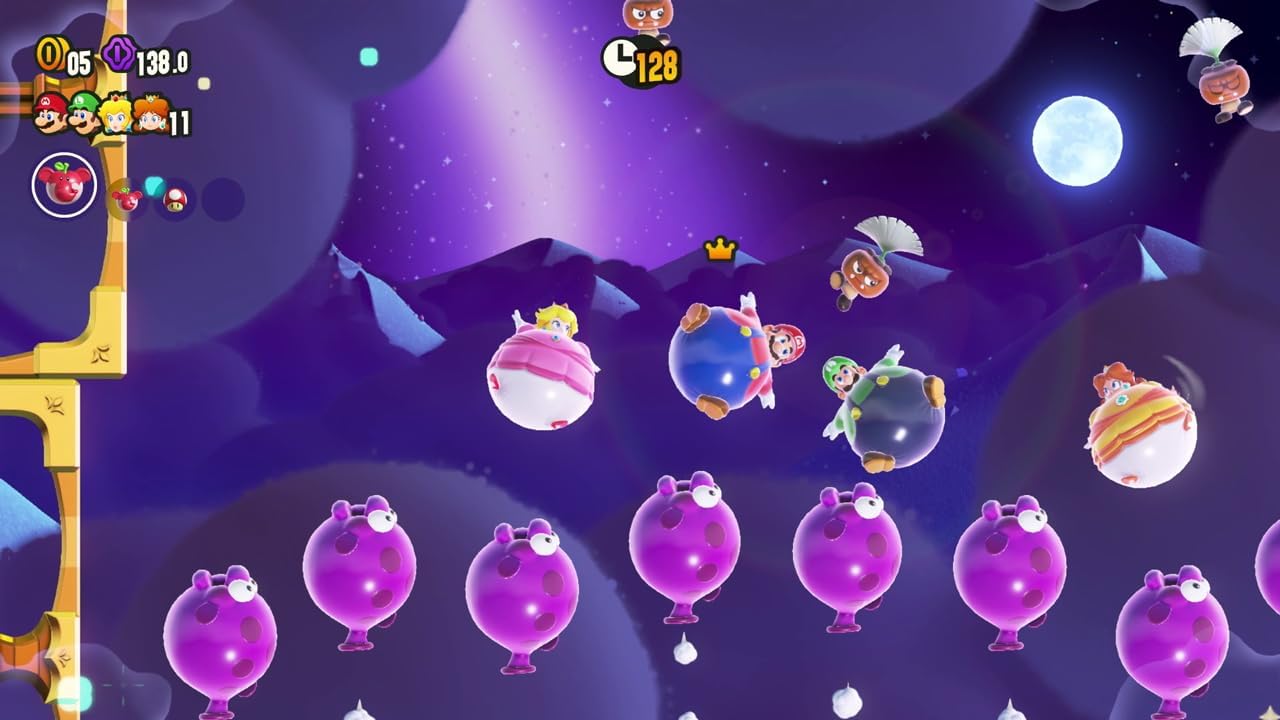Select Daisy's head portrait
The width and height of the screenshot is (1280, 720).
(x=150, y=115)
